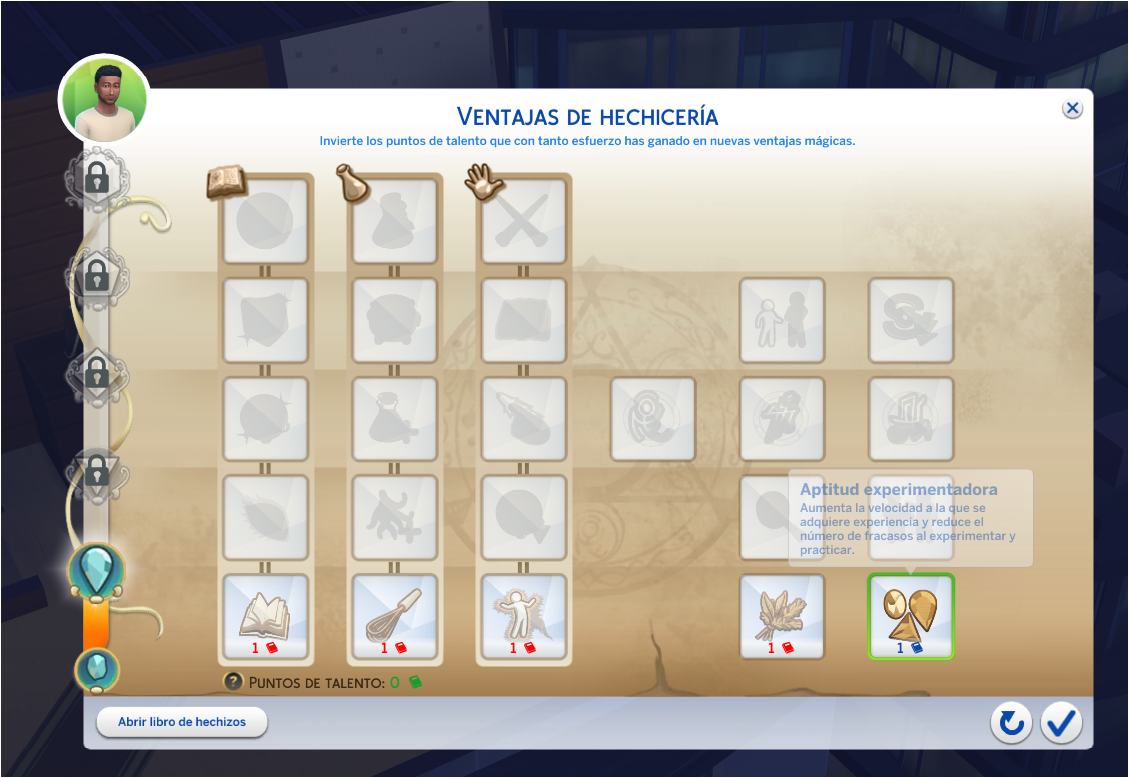This screenshot has height=778, width=1129.
Task: Choose the crossed wands perk tile
Action: tap(523, 221)
